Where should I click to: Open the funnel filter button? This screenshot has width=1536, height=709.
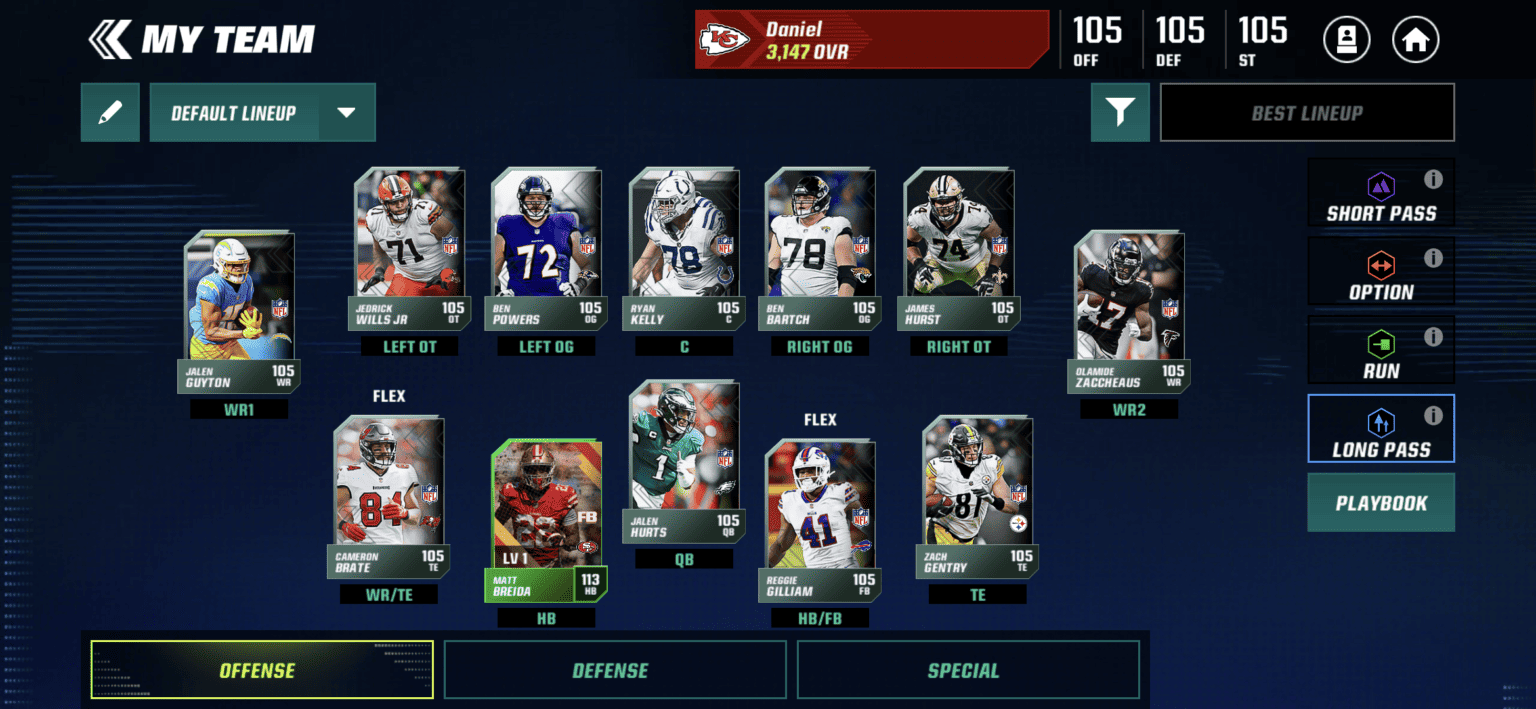click(x=1120, y=113)
